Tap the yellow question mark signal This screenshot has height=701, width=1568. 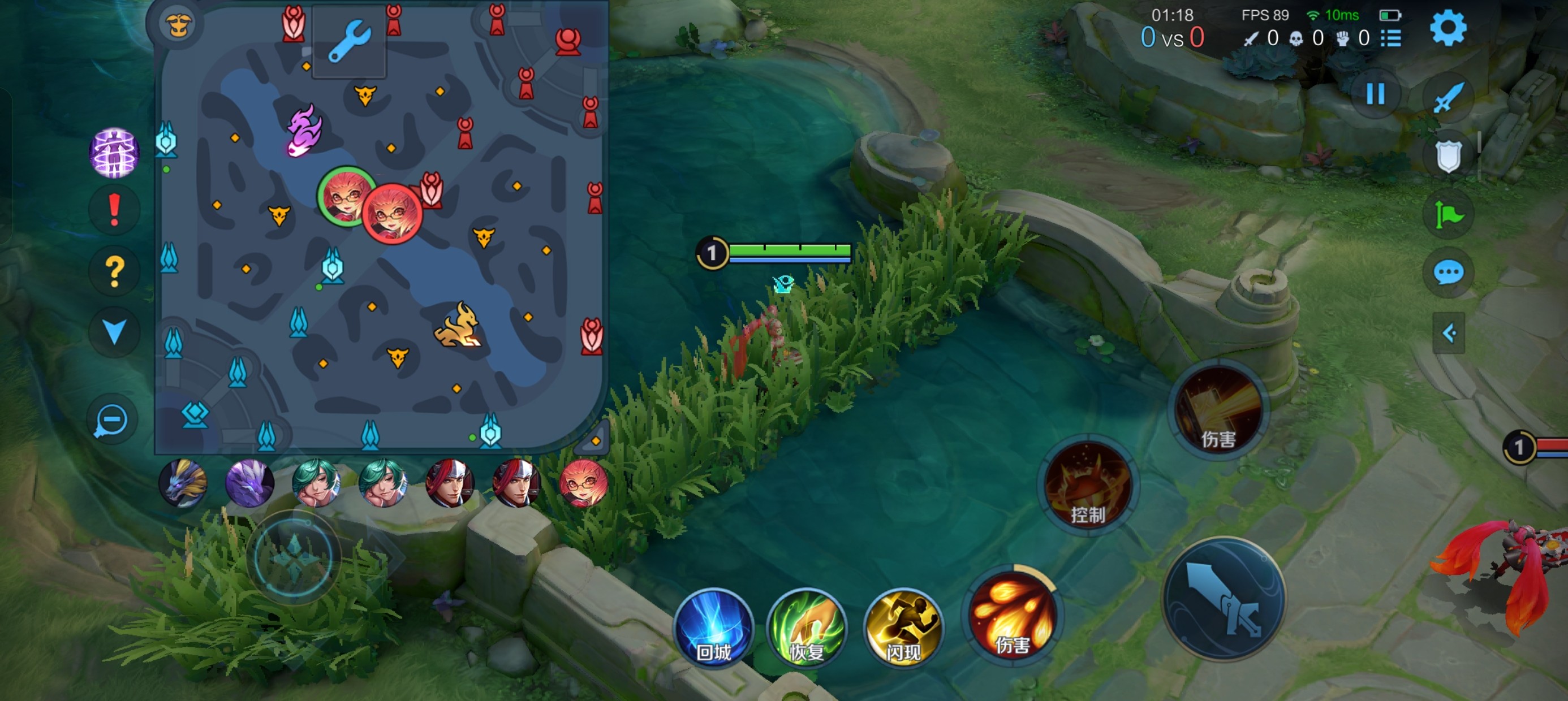(x=114, y=271)
